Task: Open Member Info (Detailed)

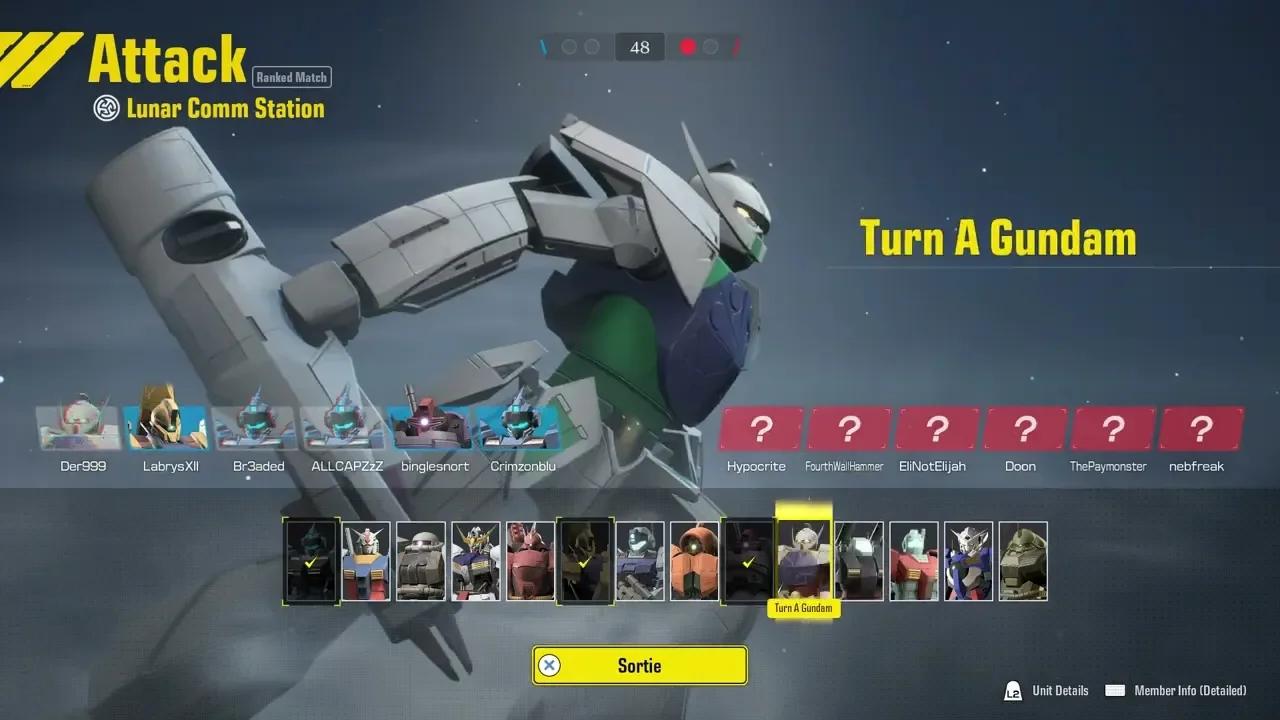Action: click(1190, 690)
